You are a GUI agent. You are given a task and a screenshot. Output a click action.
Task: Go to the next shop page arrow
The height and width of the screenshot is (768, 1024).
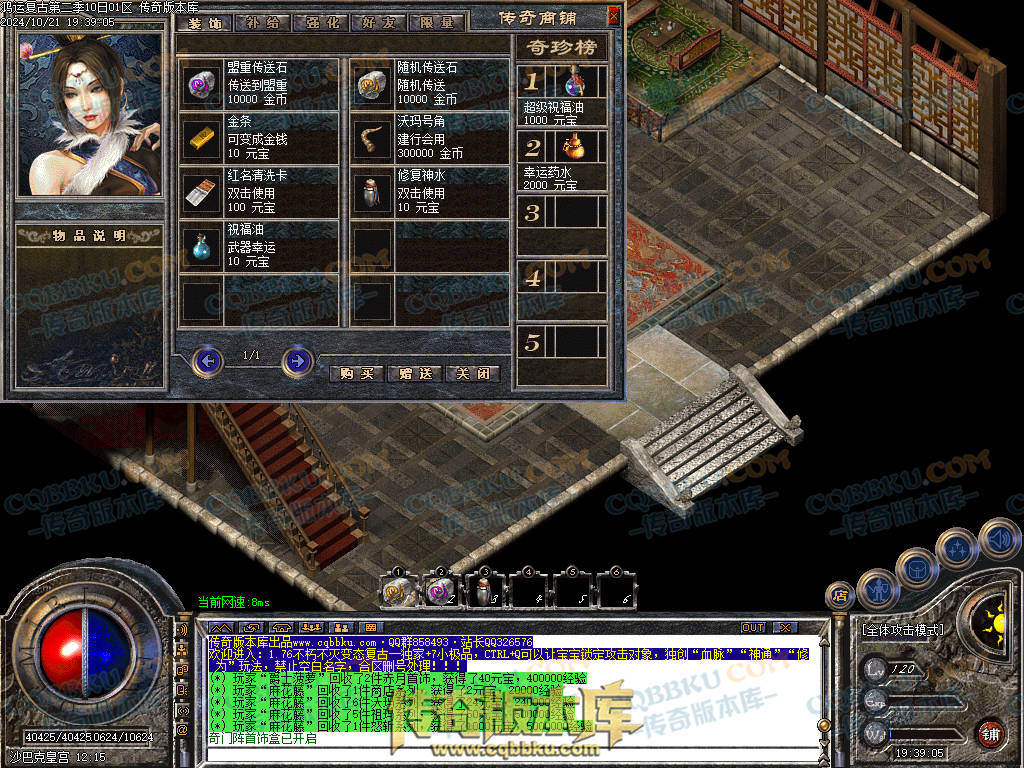pyautogui.click(x=297, y=360)
